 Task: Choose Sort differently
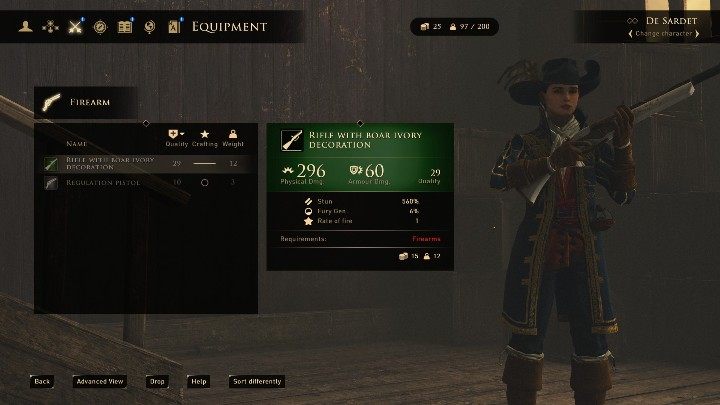[257, 381]
